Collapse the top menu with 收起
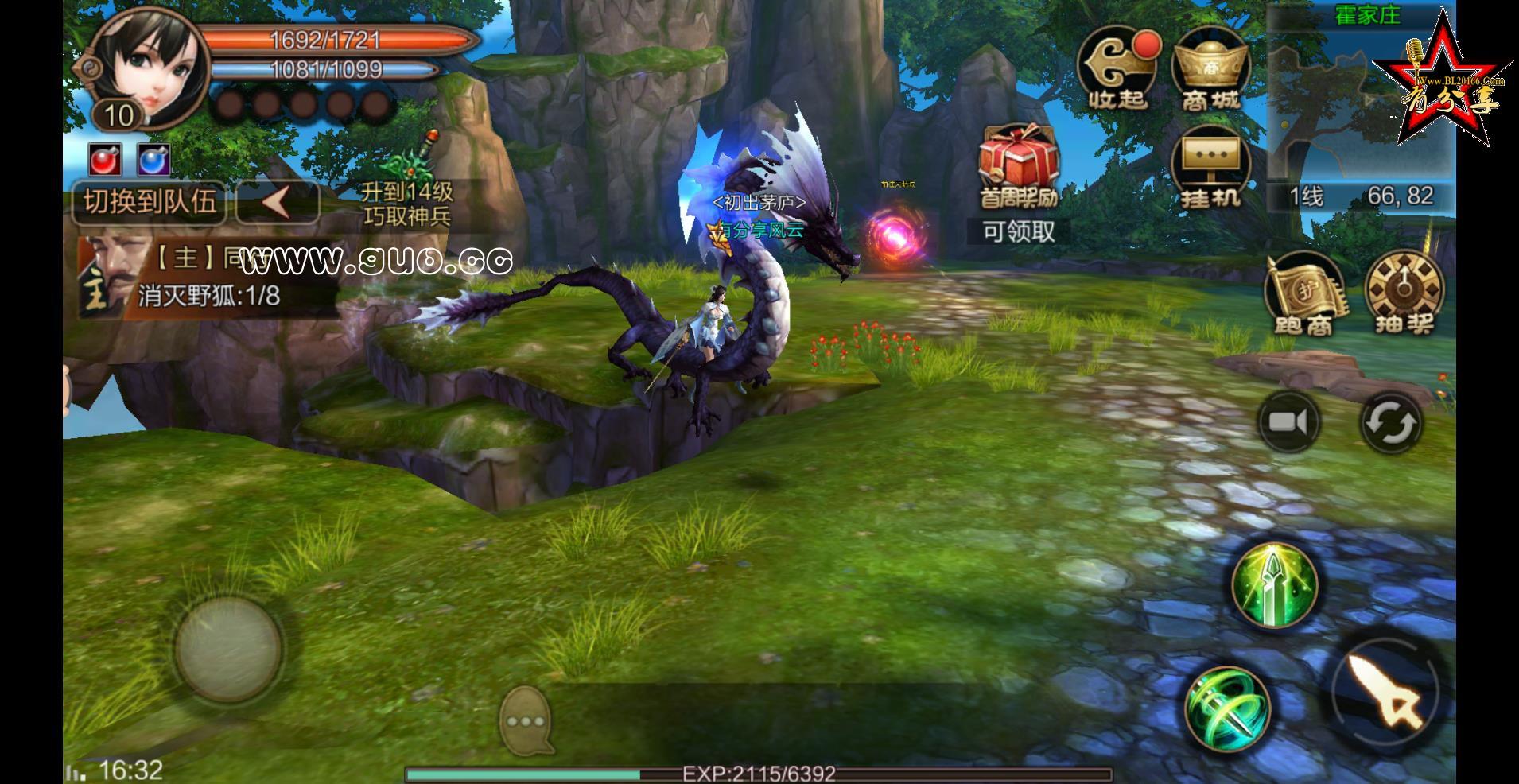This screenshot has width=1519, height=784. pos(1117,70)
